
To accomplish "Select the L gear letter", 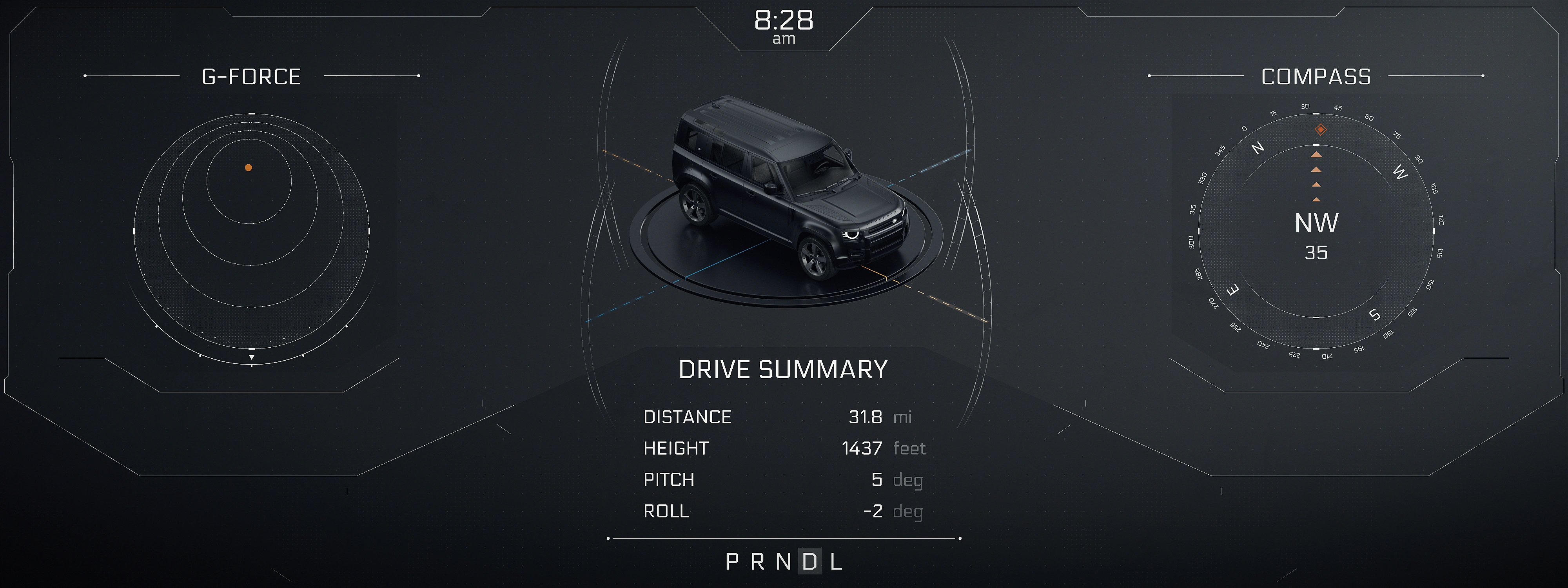I will click(x=837, y=562).
